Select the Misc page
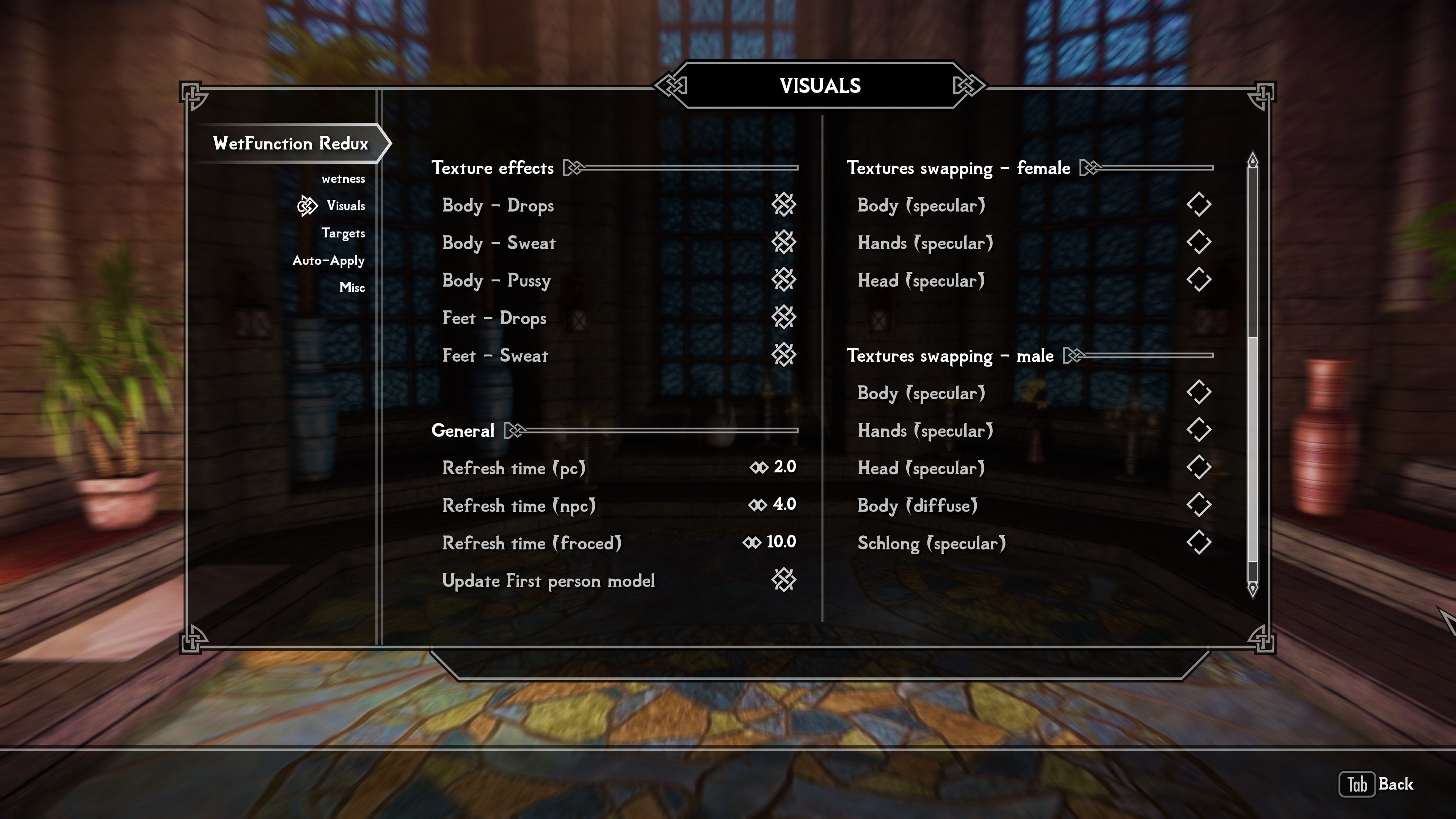The image size is (1456, 819). point(352,287)
